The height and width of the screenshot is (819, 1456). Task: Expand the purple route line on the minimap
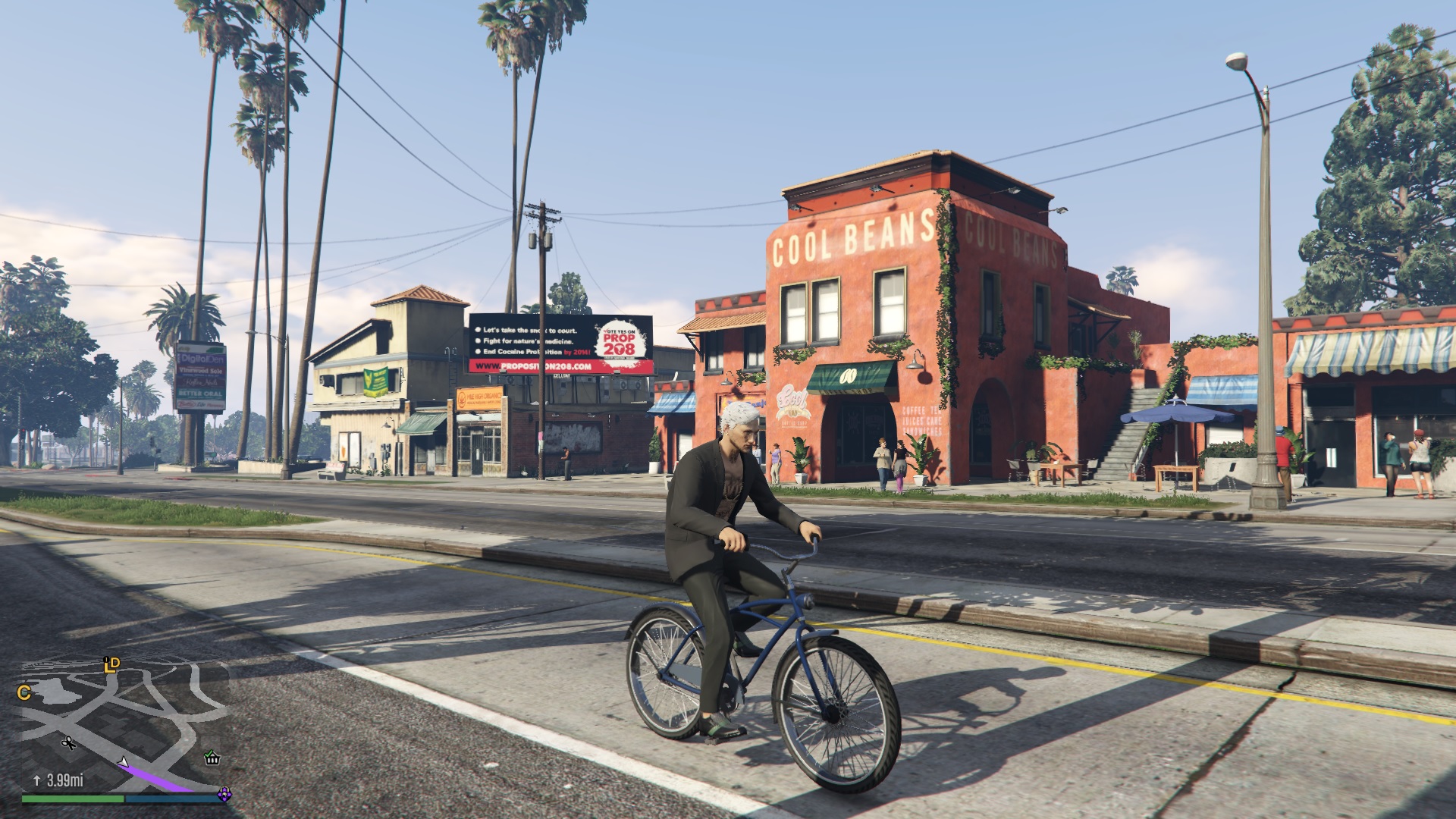pyautogui.click(x=155, y=776)
